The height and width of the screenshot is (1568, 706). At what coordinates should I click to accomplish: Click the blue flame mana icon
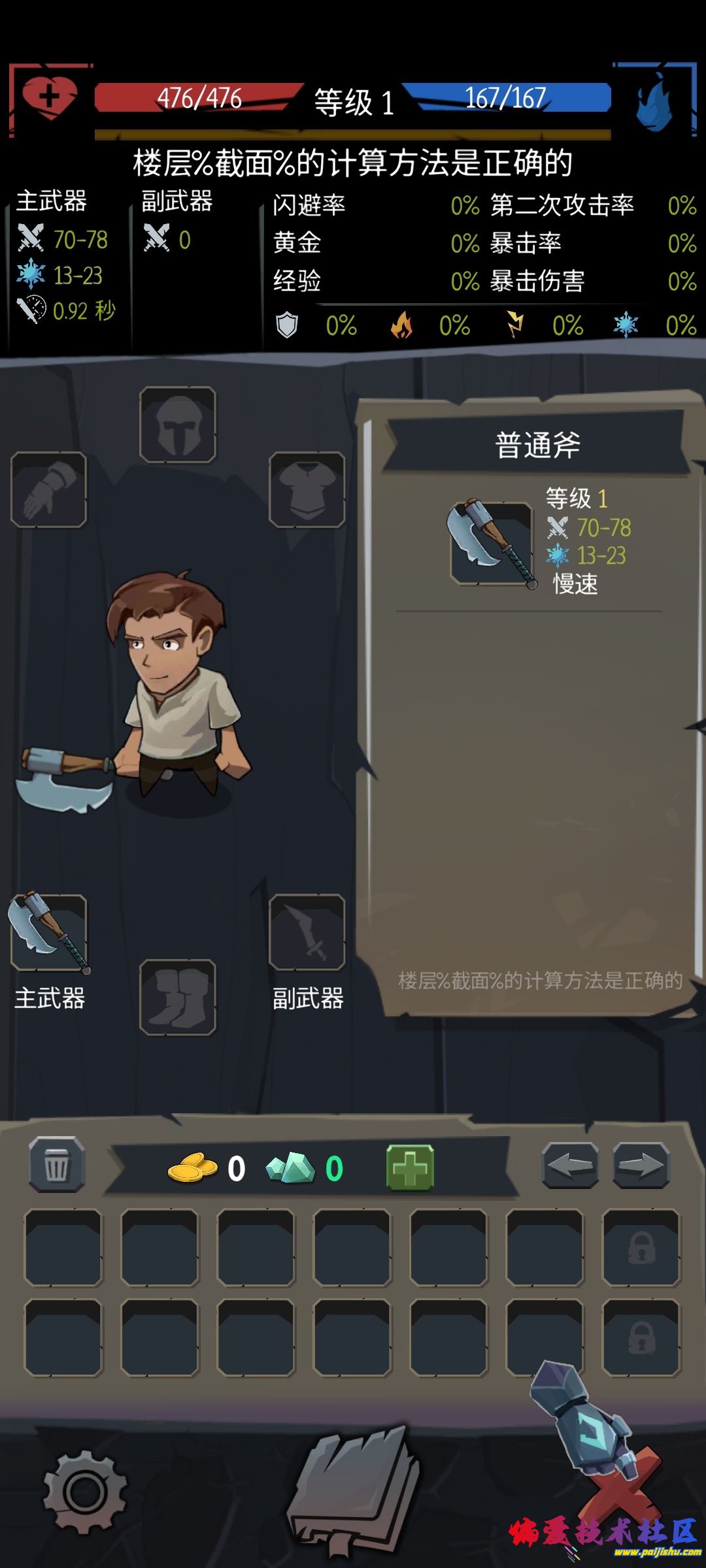click(x=654, y=101)
